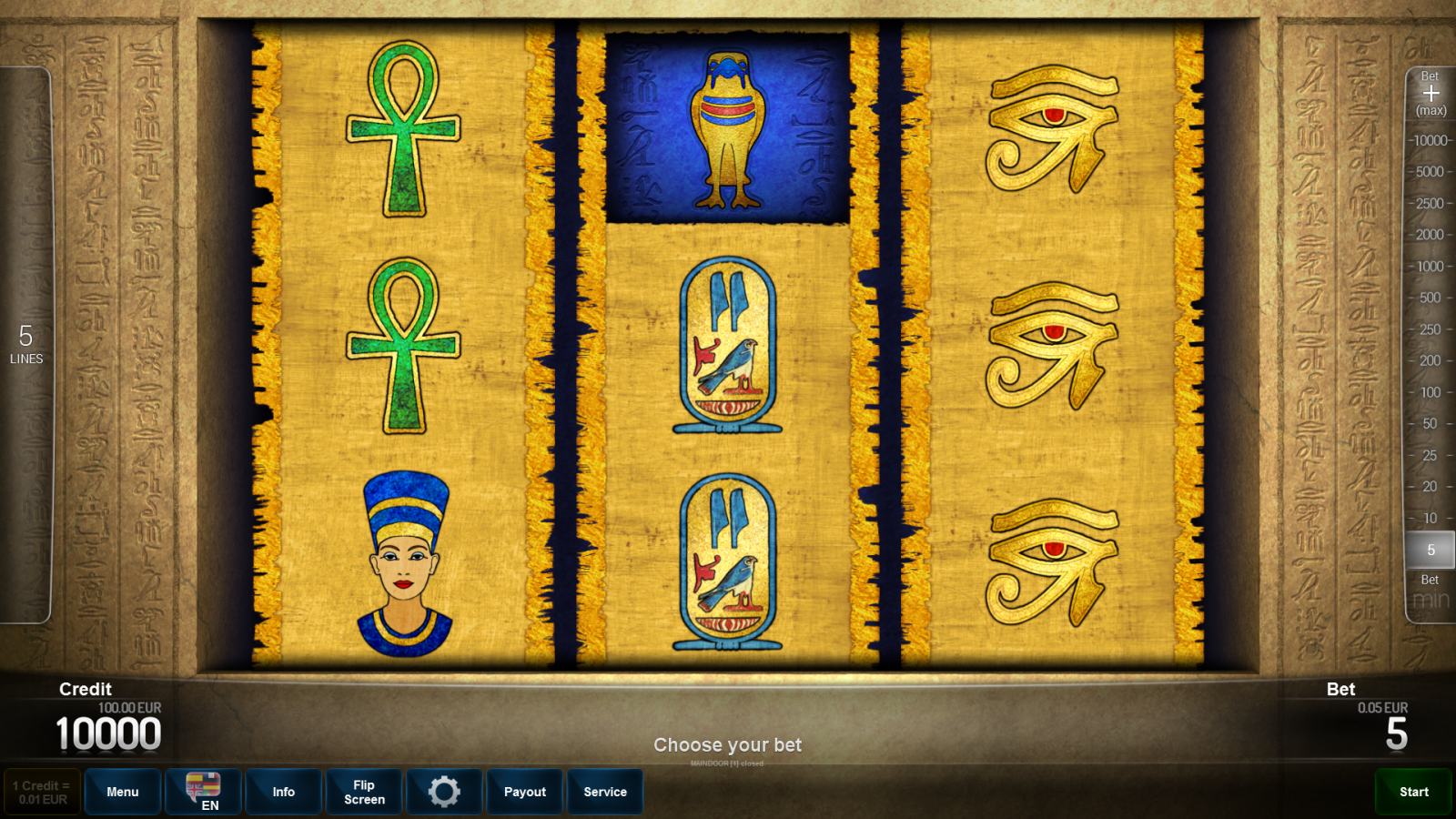Open the Payout table

click(524, 792)
